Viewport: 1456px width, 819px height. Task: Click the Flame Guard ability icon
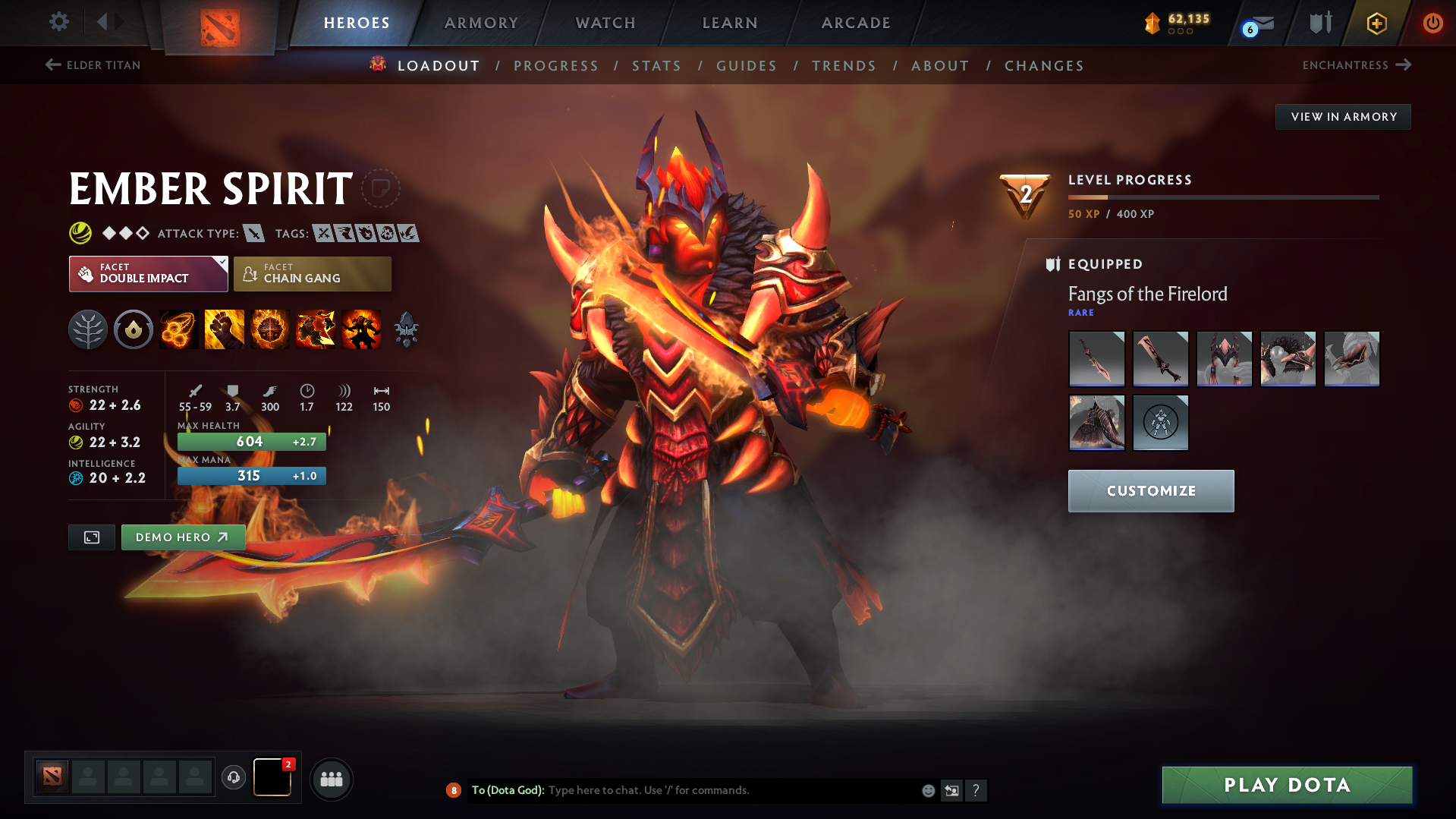coord(269,329)
